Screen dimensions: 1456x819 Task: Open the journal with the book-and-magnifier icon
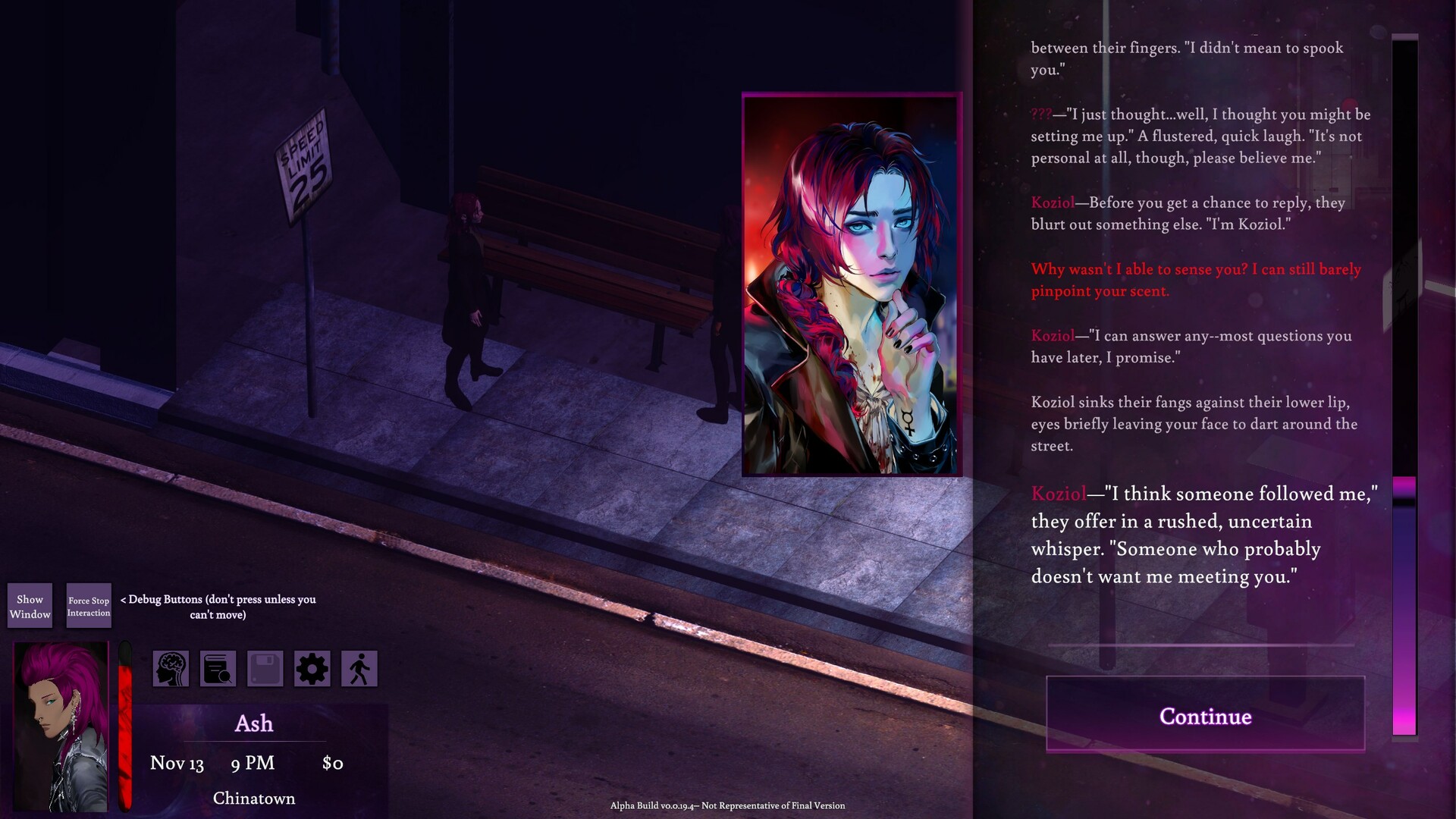point(218,668)
